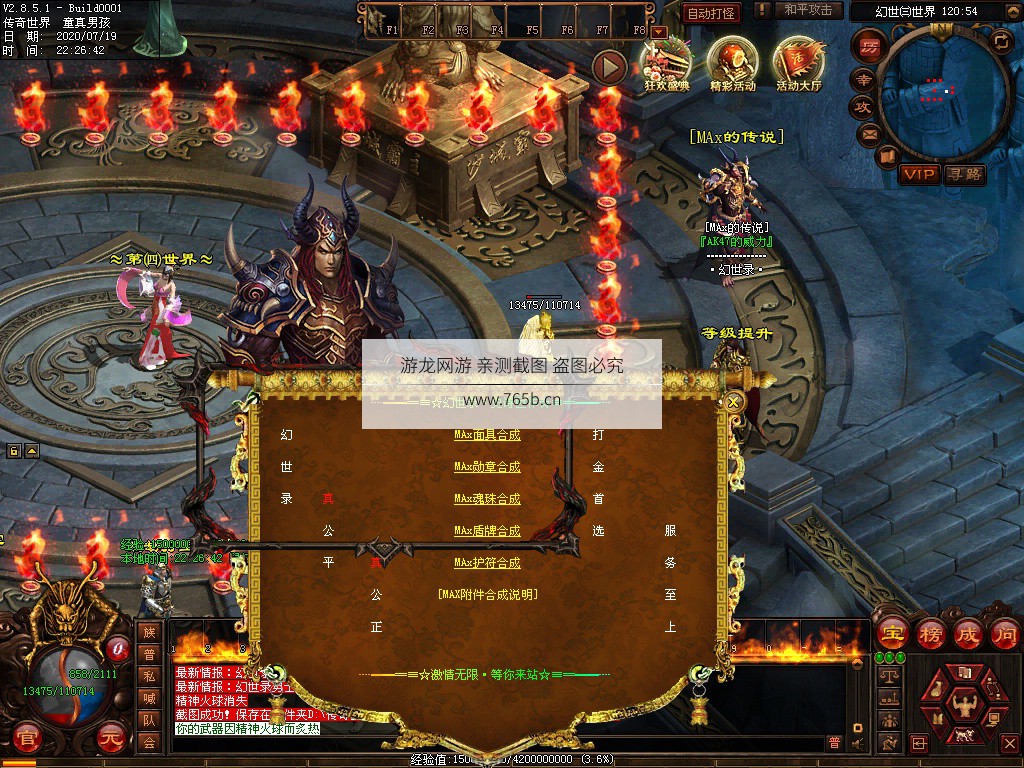
Task: Close the NPC dialog window
Action: click(734, 402)
